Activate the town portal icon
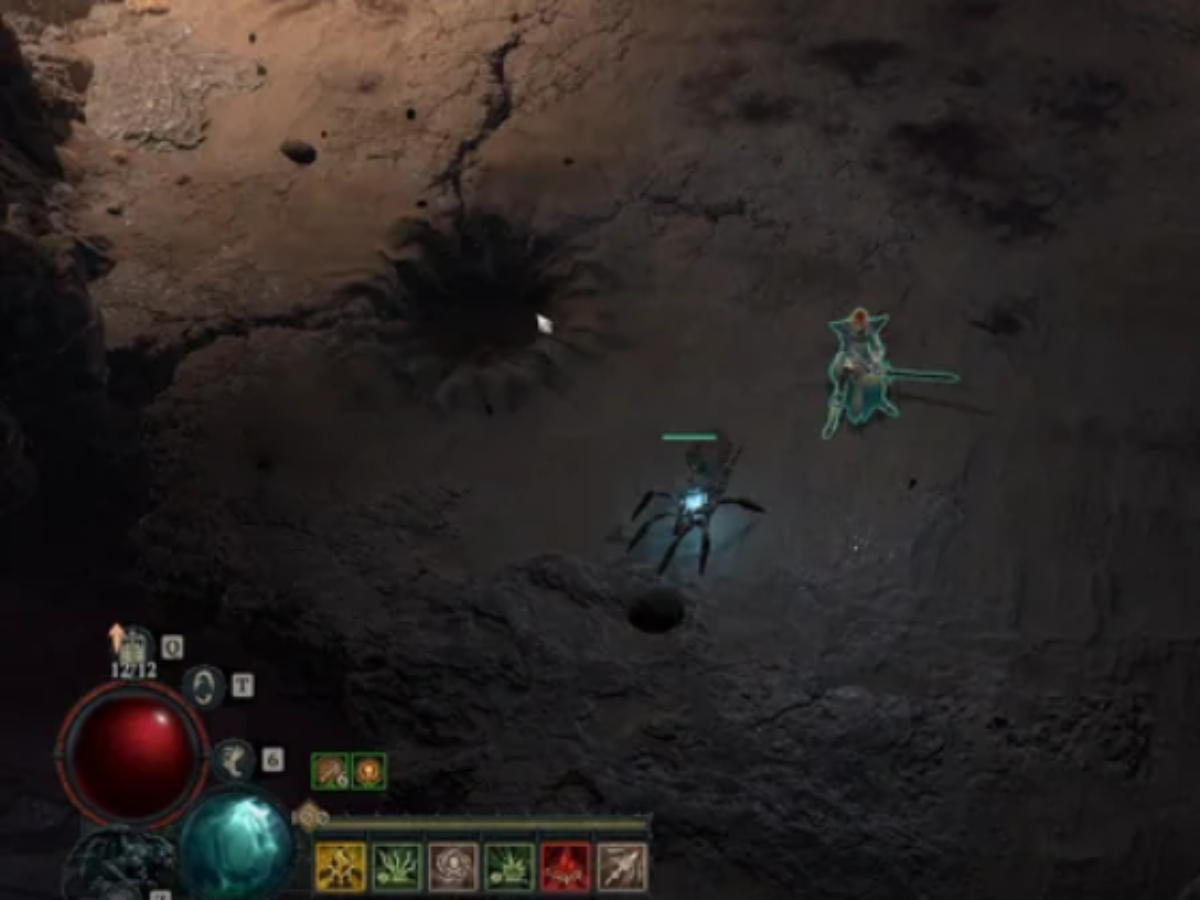Viewport: 1200px width, 900px height. coord(204,687)
